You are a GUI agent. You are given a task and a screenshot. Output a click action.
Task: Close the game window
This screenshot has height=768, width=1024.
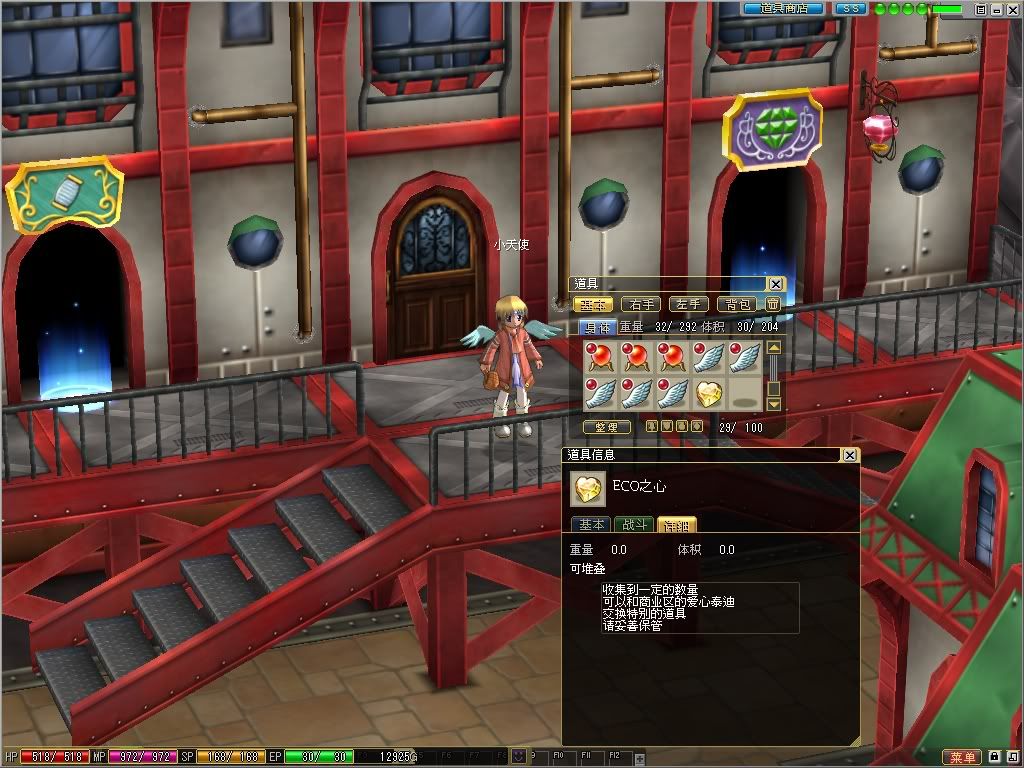[1013, 9]
